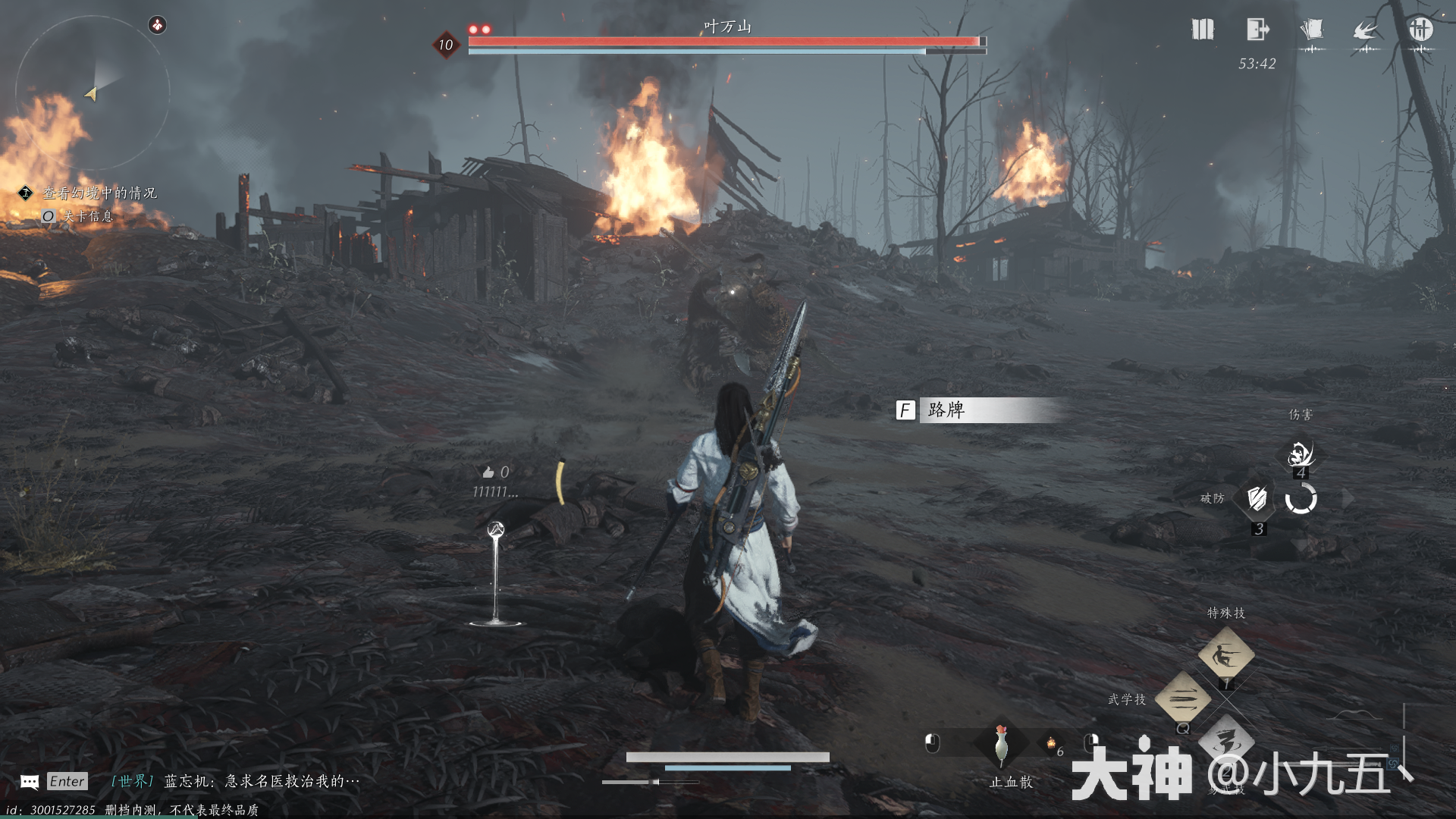Click the exit door icon
This screenshot has height=819, width=1456.
(1257, 30)
